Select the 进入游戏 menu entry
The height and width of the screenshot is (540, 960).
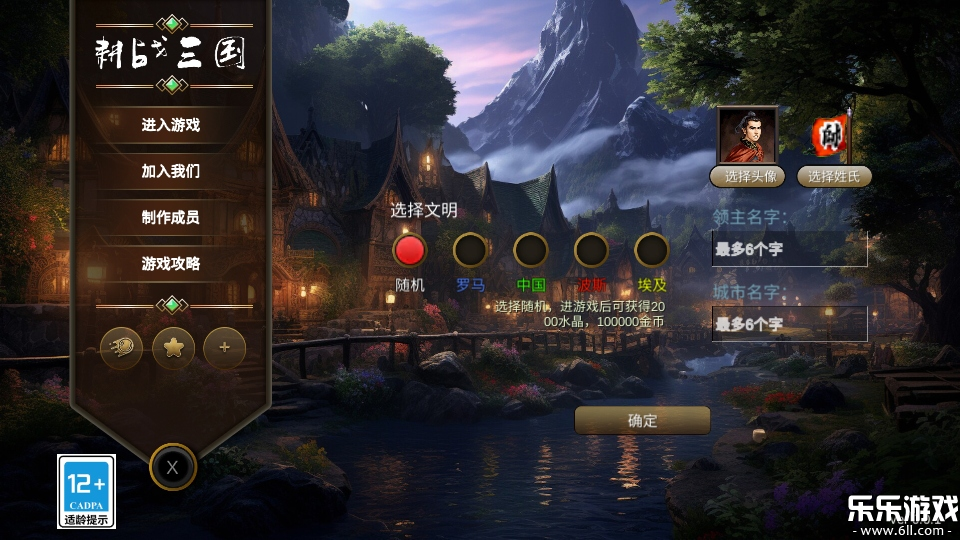pos(171,125)
